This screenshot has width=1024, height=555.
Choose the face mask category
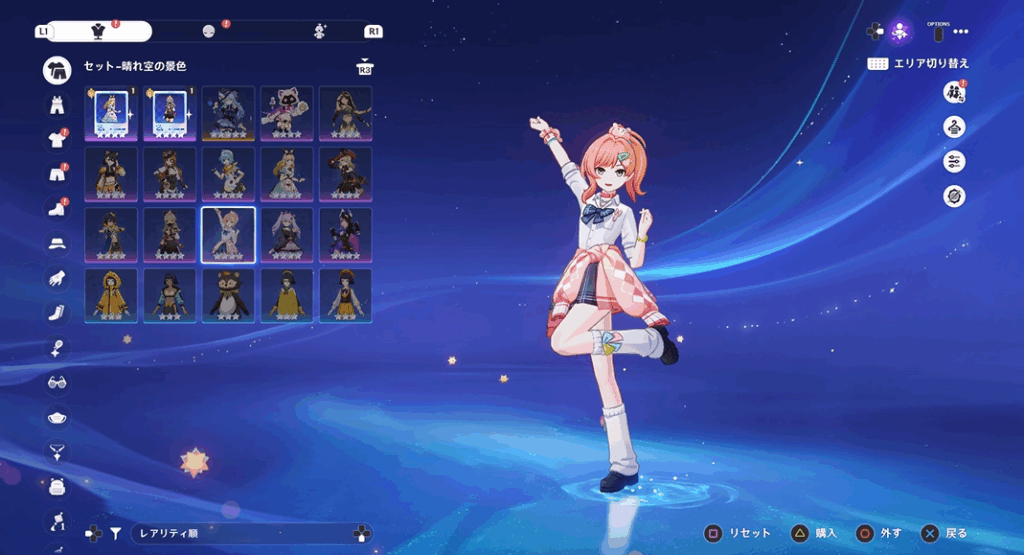tap(57, 417)
